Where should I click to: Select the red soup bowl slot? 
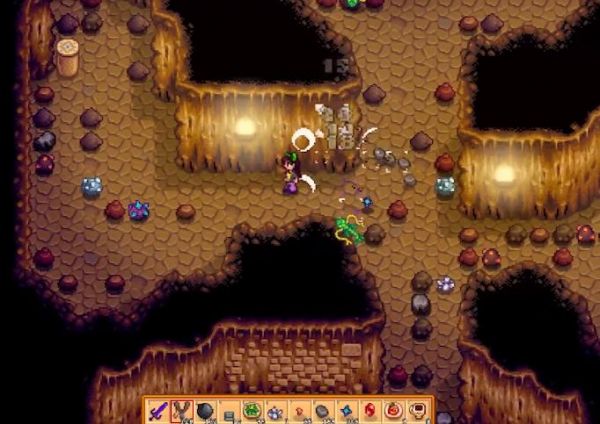point(392,410)
